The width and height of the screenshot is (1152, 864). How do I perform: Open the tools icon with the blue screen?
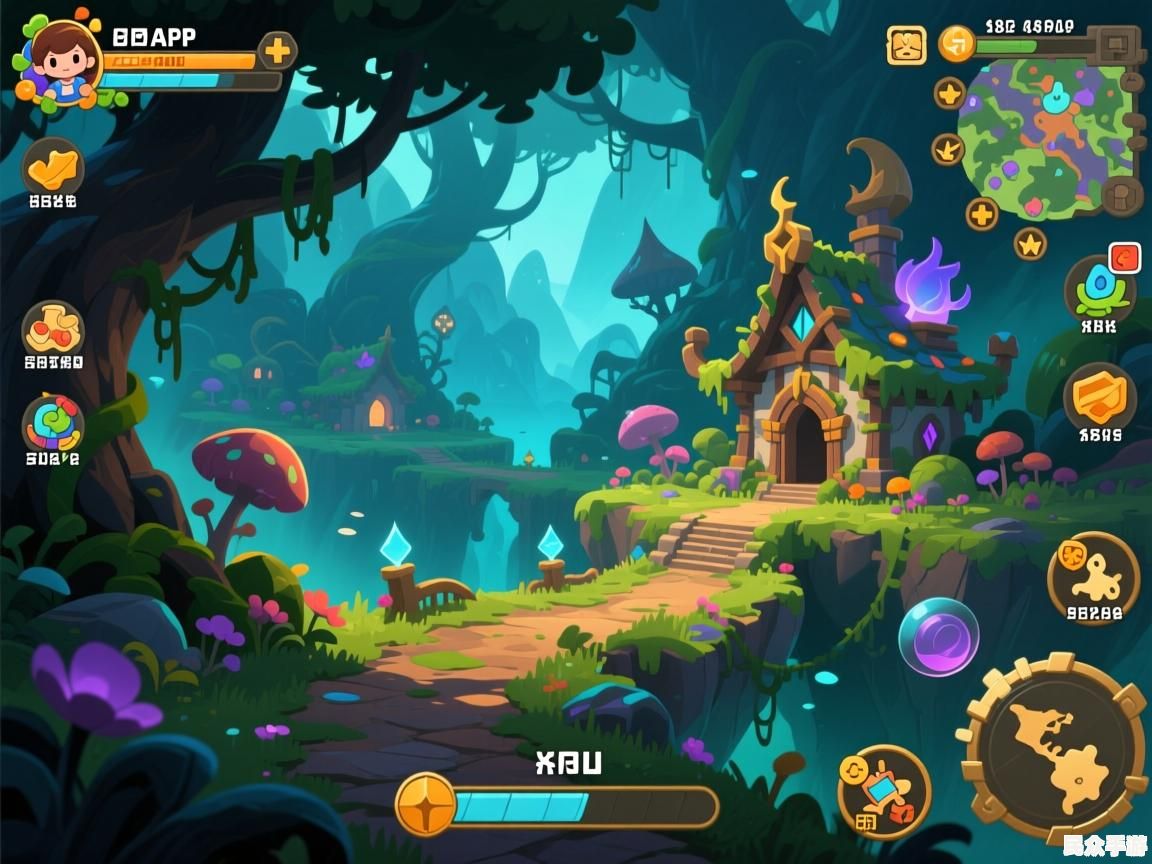click(x=884, y=791)
